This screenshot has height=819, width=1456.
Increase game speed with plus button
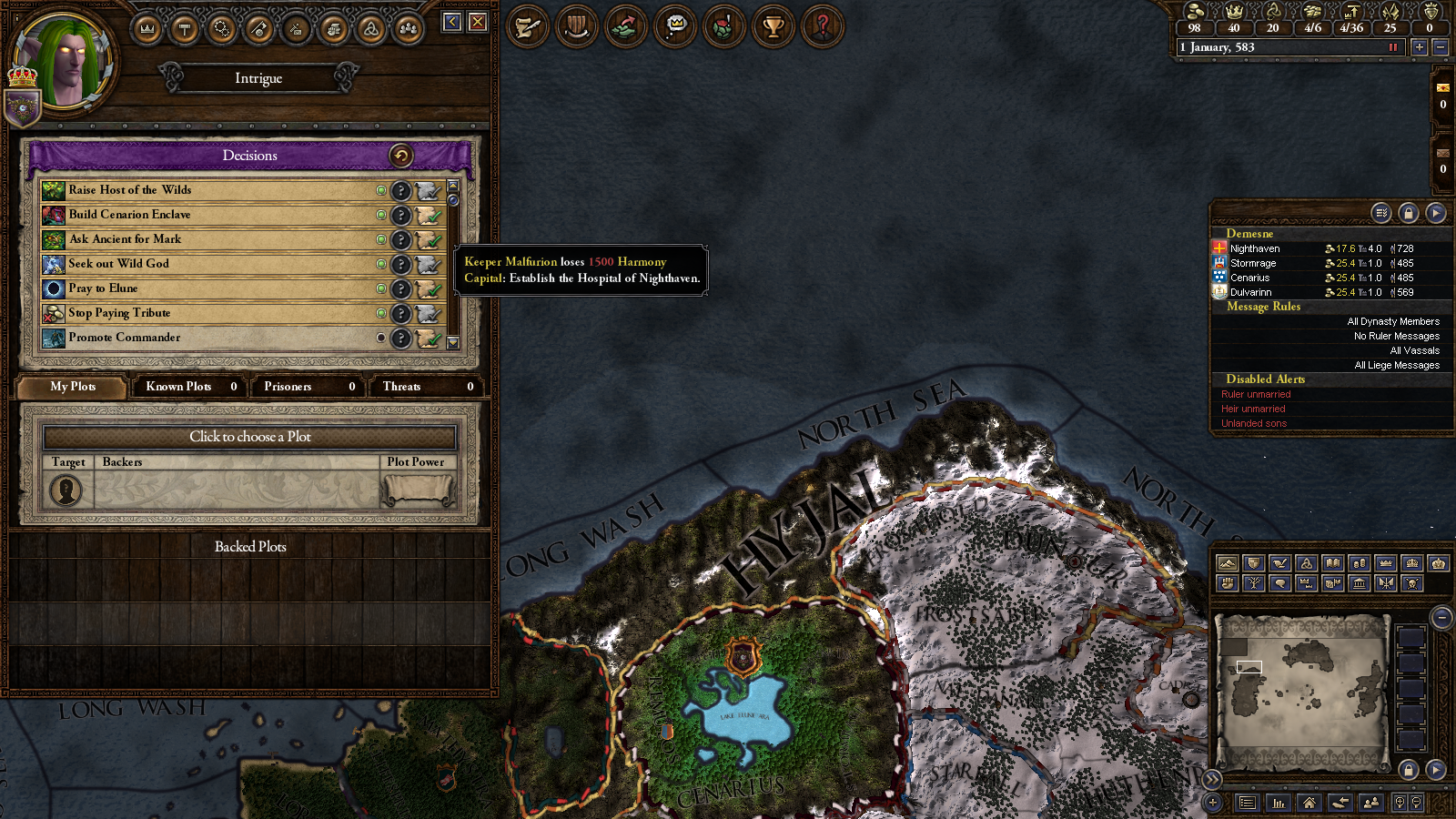(1419, 47)
